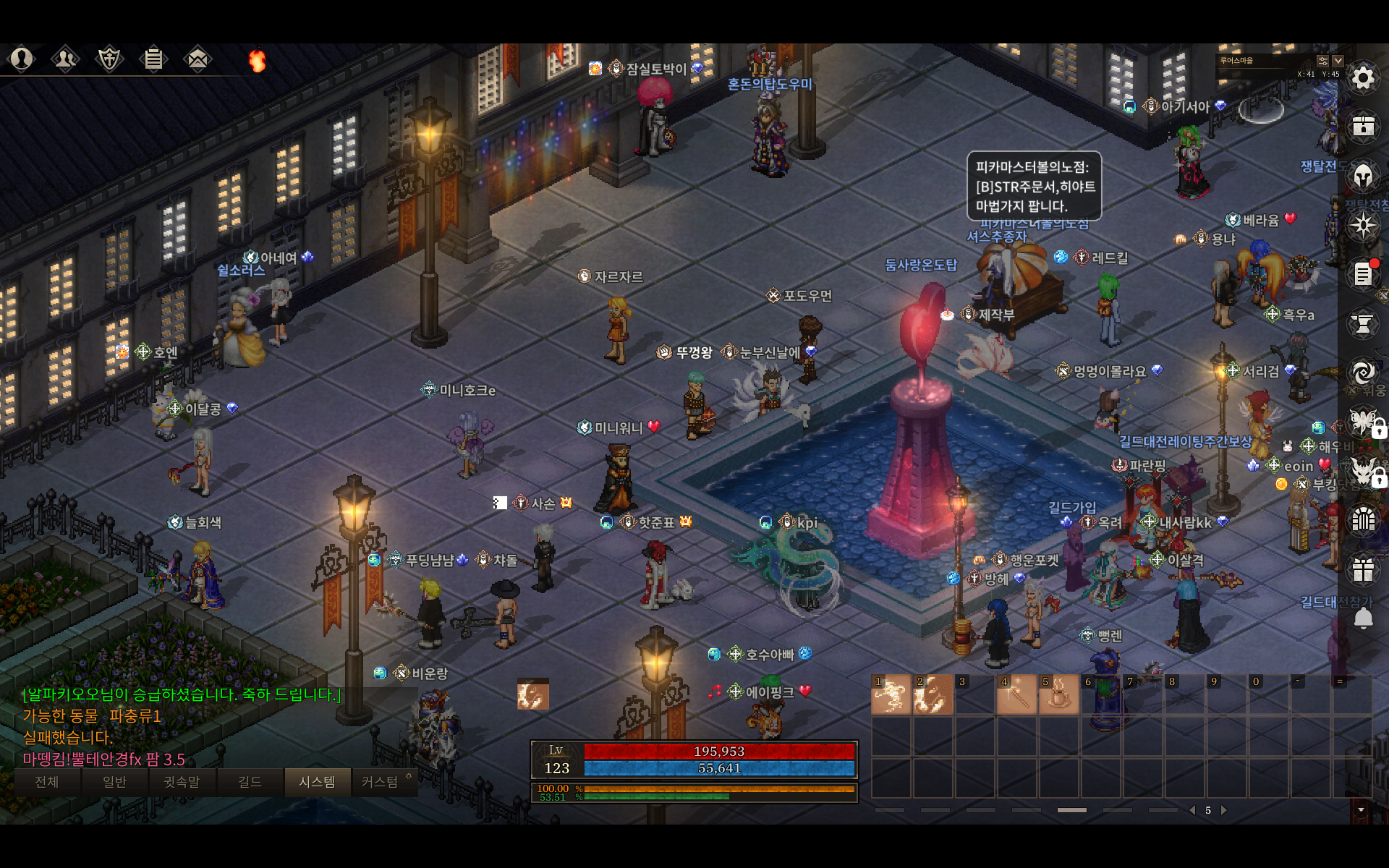Image resolution: width=1389 pixels, height=868 pixels.
Task: Open the gear settings menu
Action: 1363,78
